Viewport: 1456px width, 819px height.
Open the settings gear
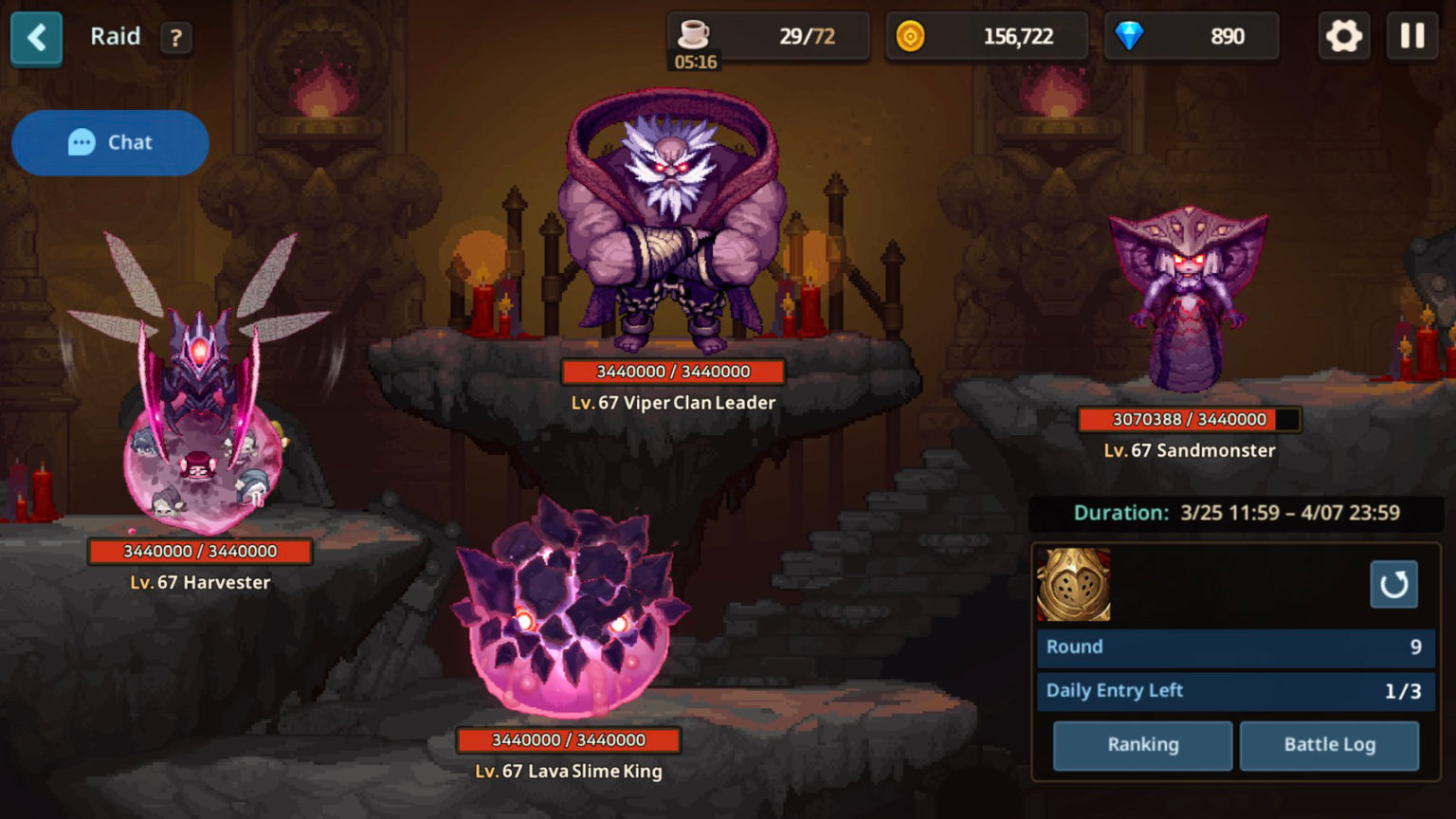pos(1343,37)
